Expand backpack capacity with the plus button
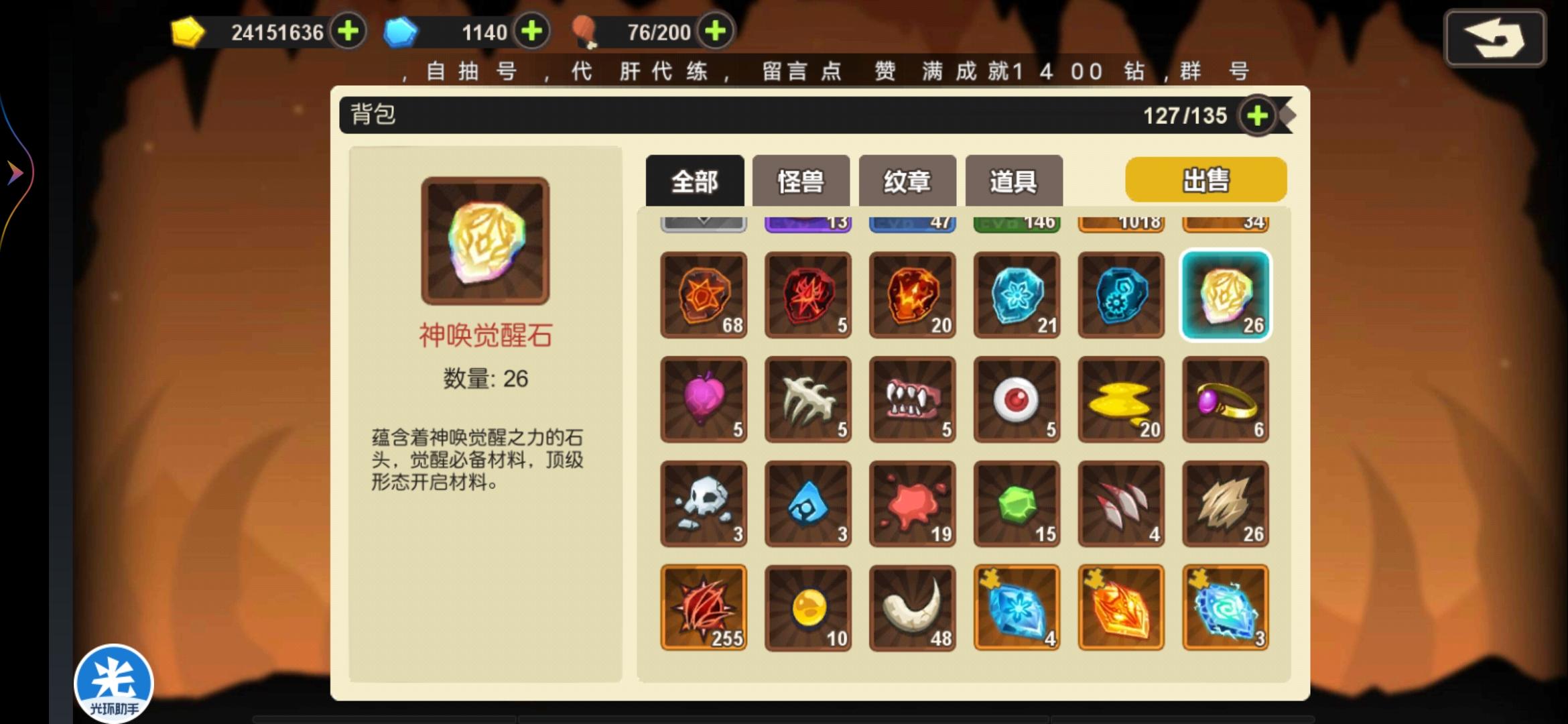 tap(1258, 115)
